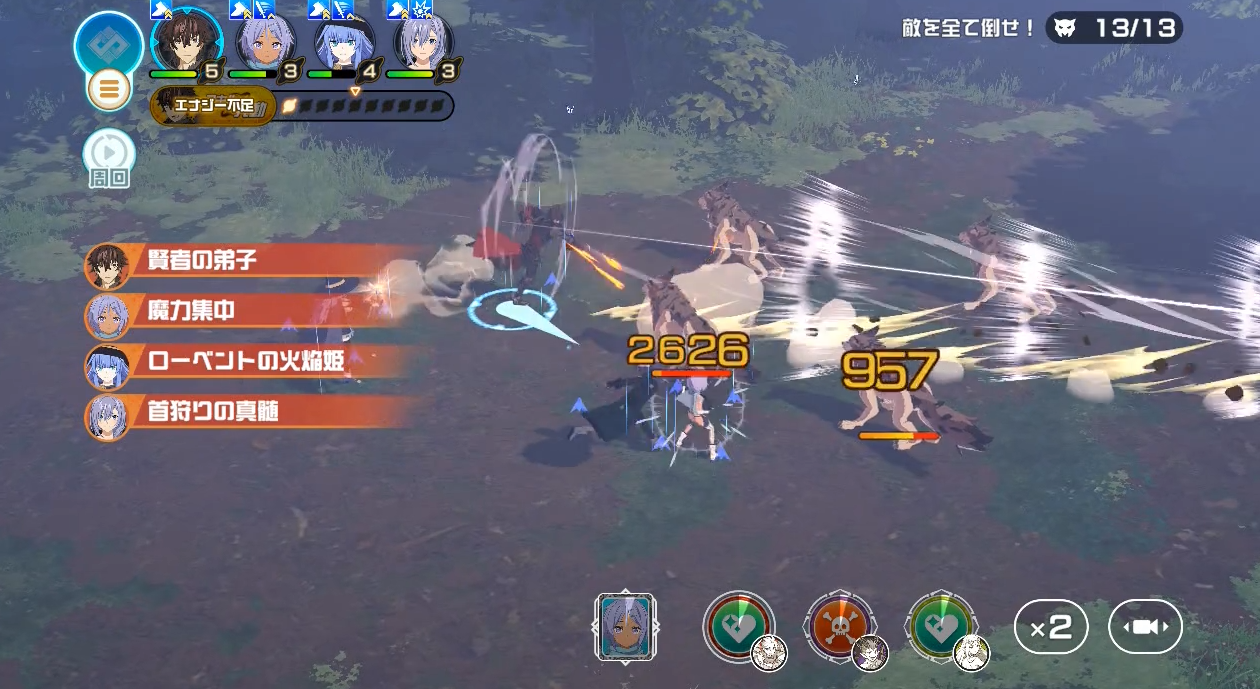Open the orange hamburger menu button

[109, 90]
